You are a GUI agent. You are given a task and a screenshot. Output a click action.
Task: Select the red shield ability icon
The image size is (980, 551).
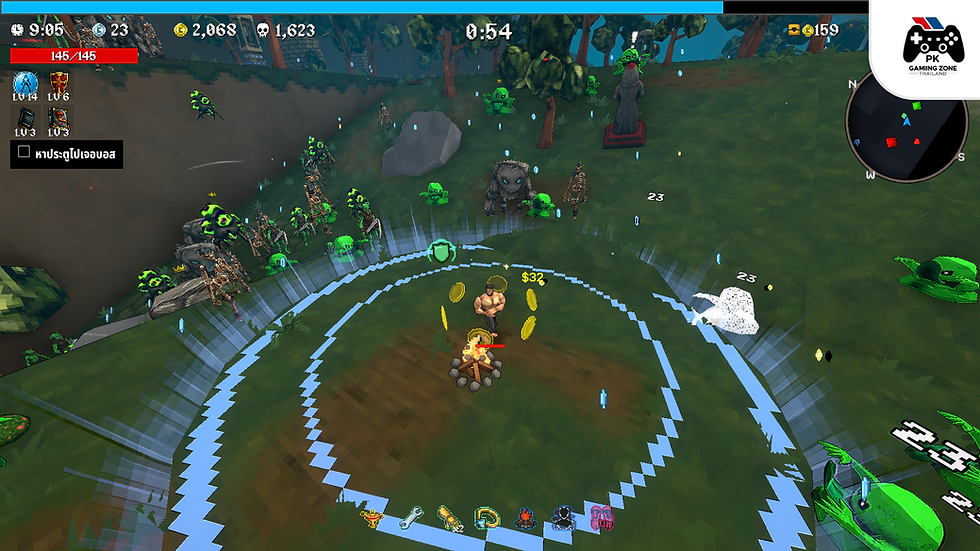(x=59, y=83)
